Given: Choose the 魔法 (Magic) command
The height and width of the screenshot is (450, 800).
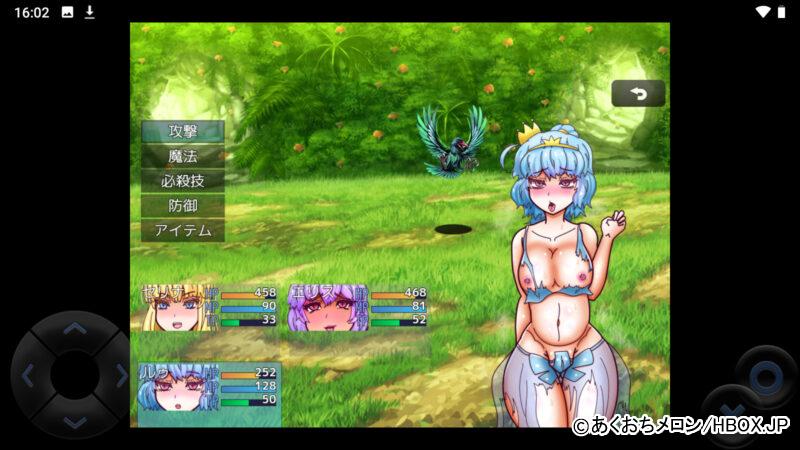Looking at the screenshot, I should (x=182, y=156).
